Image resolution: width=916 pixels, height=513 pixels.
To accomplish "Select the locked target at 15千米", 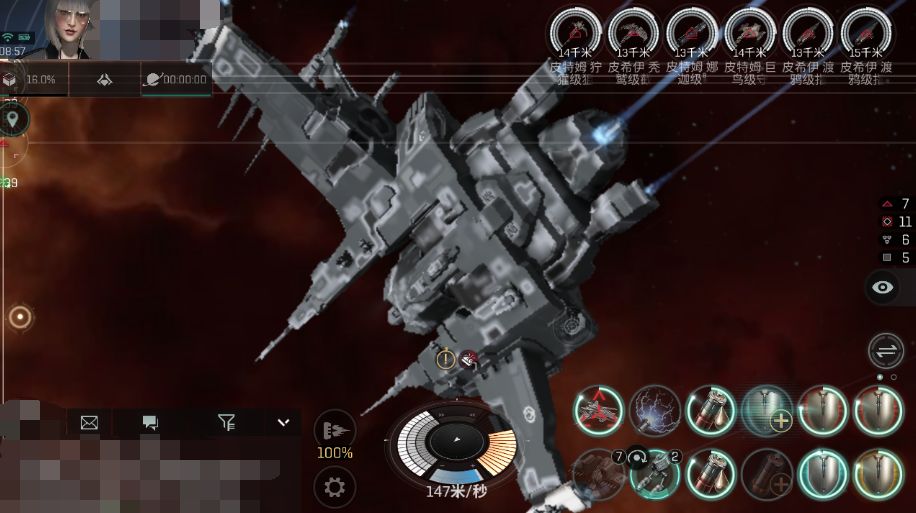I will point(866,31).
